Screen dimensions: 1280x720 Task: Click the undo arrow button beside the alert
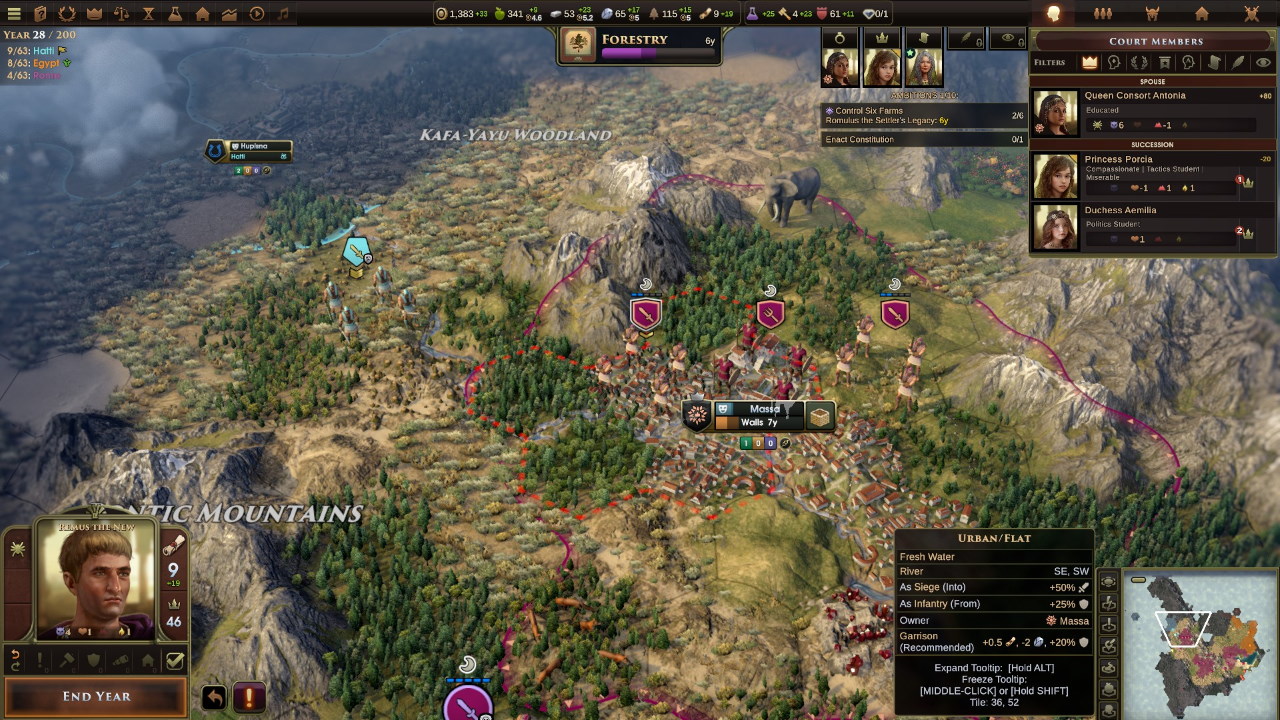click(214, 697)
